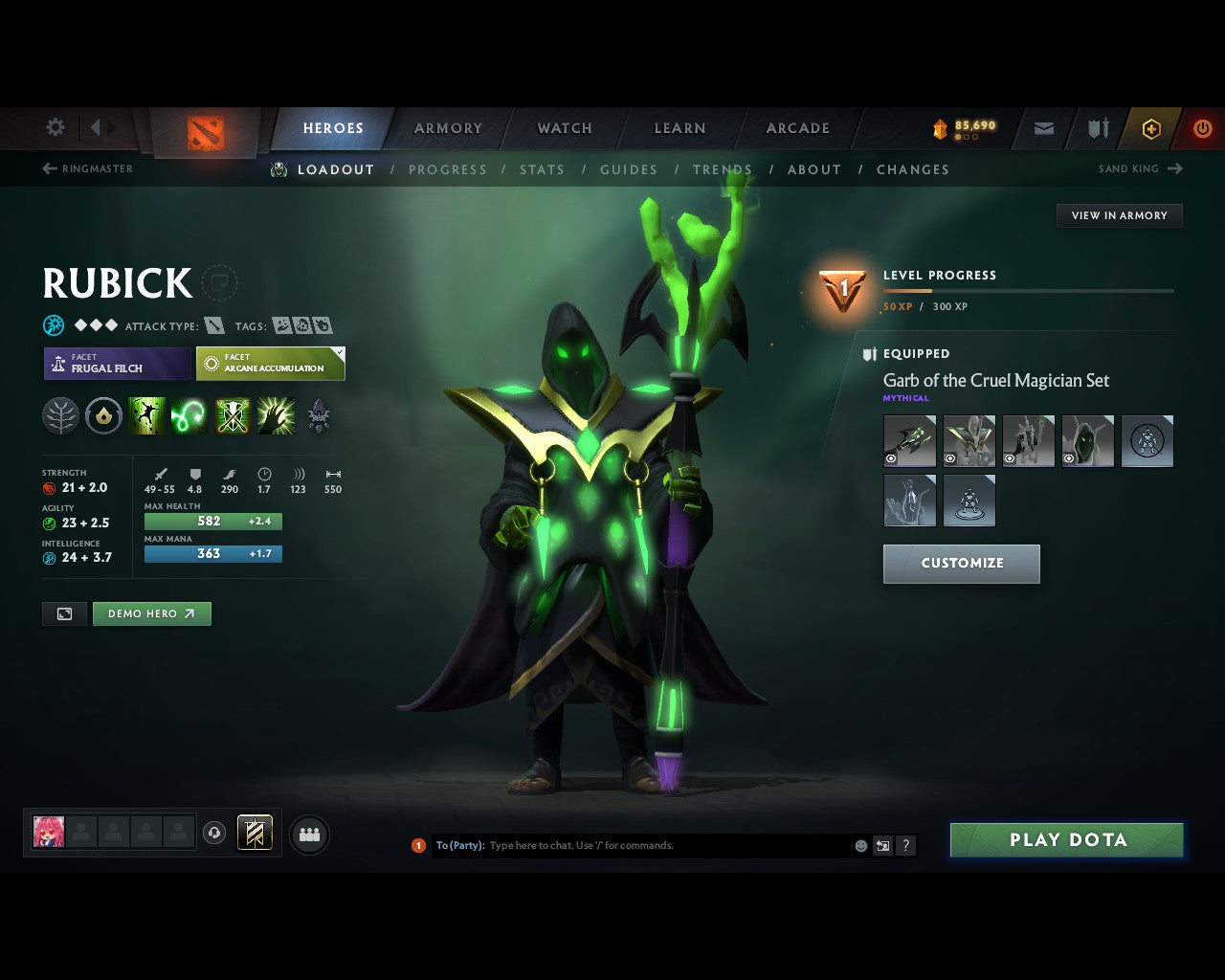This screenshot has width=1225, height=980.
Task: Go to the Learn tab
Action: point(679,128)
